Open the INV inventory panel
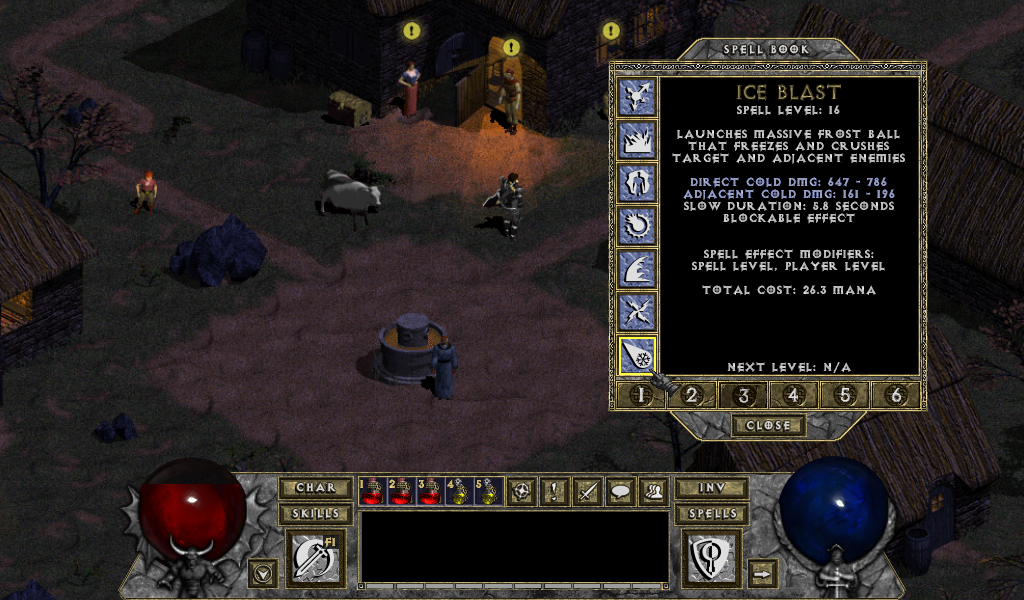 711,488
